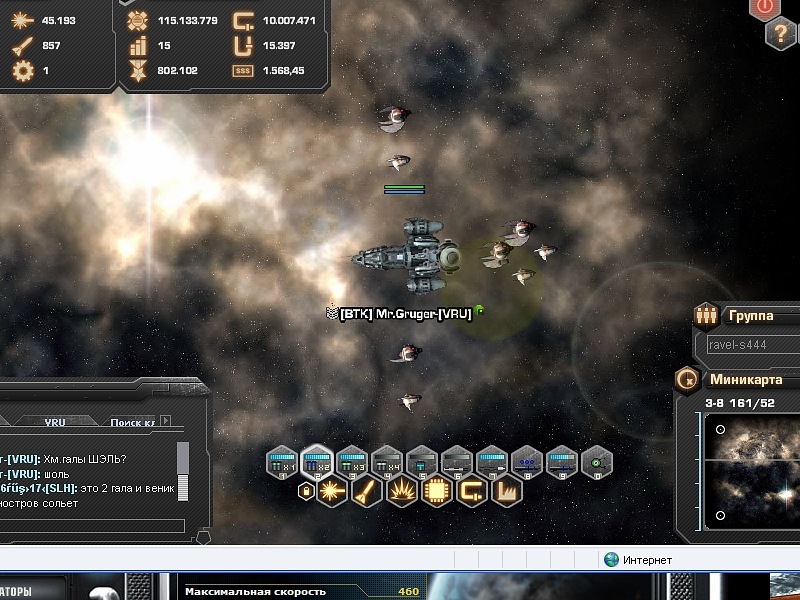Select the factory building category icon

(503, 492)
